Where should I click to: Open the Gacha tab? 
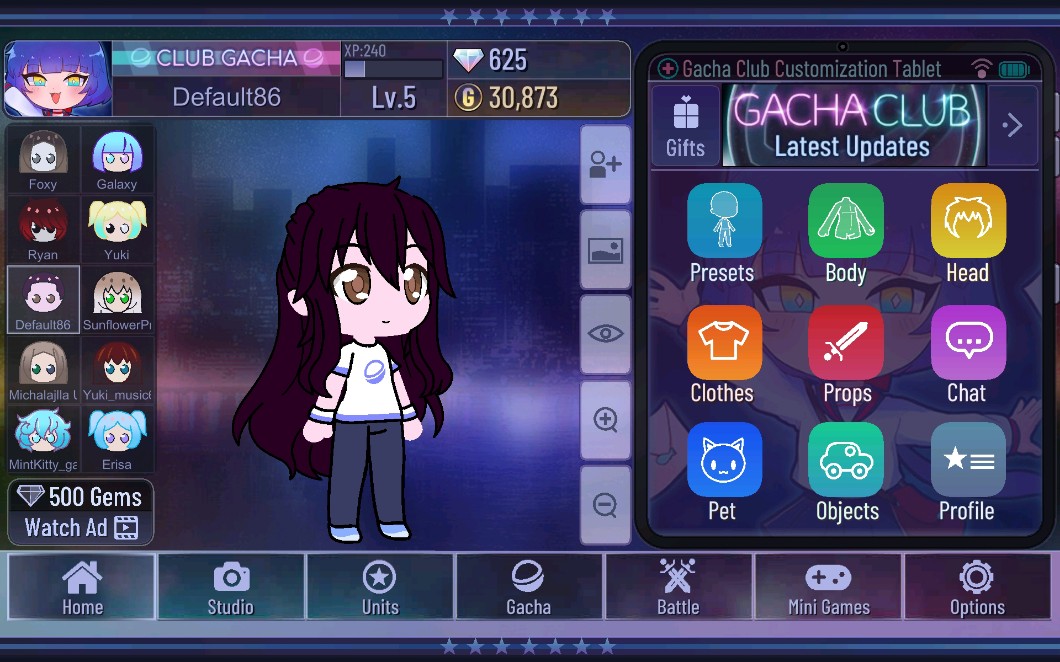point(529,587)
